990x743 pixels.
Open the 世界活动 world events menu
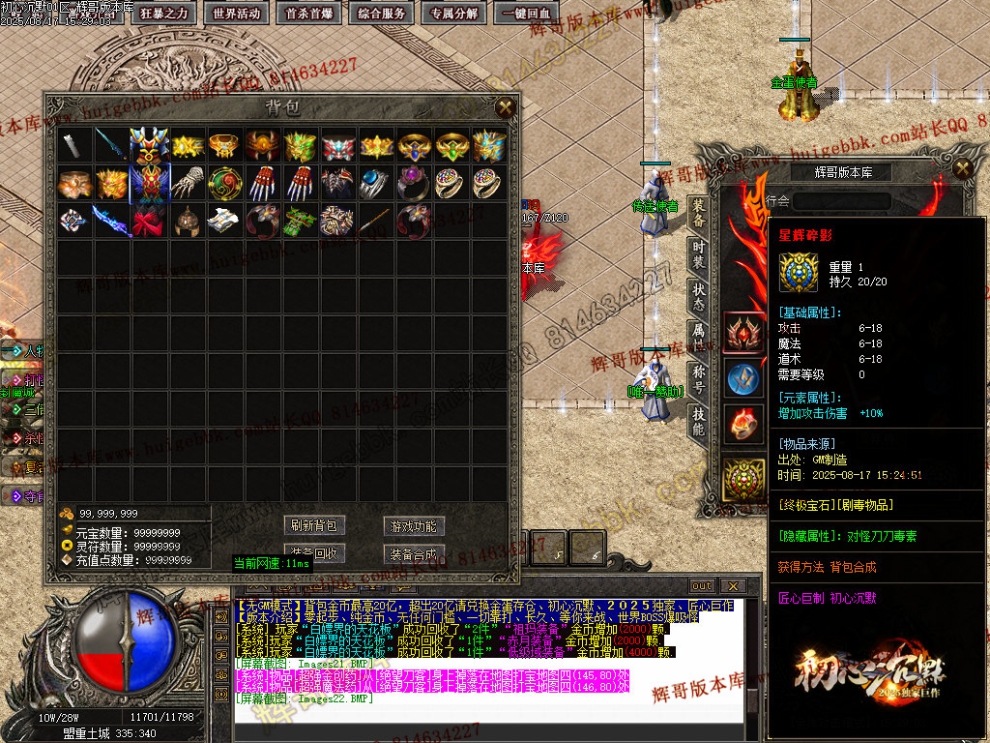pos(237,13)
